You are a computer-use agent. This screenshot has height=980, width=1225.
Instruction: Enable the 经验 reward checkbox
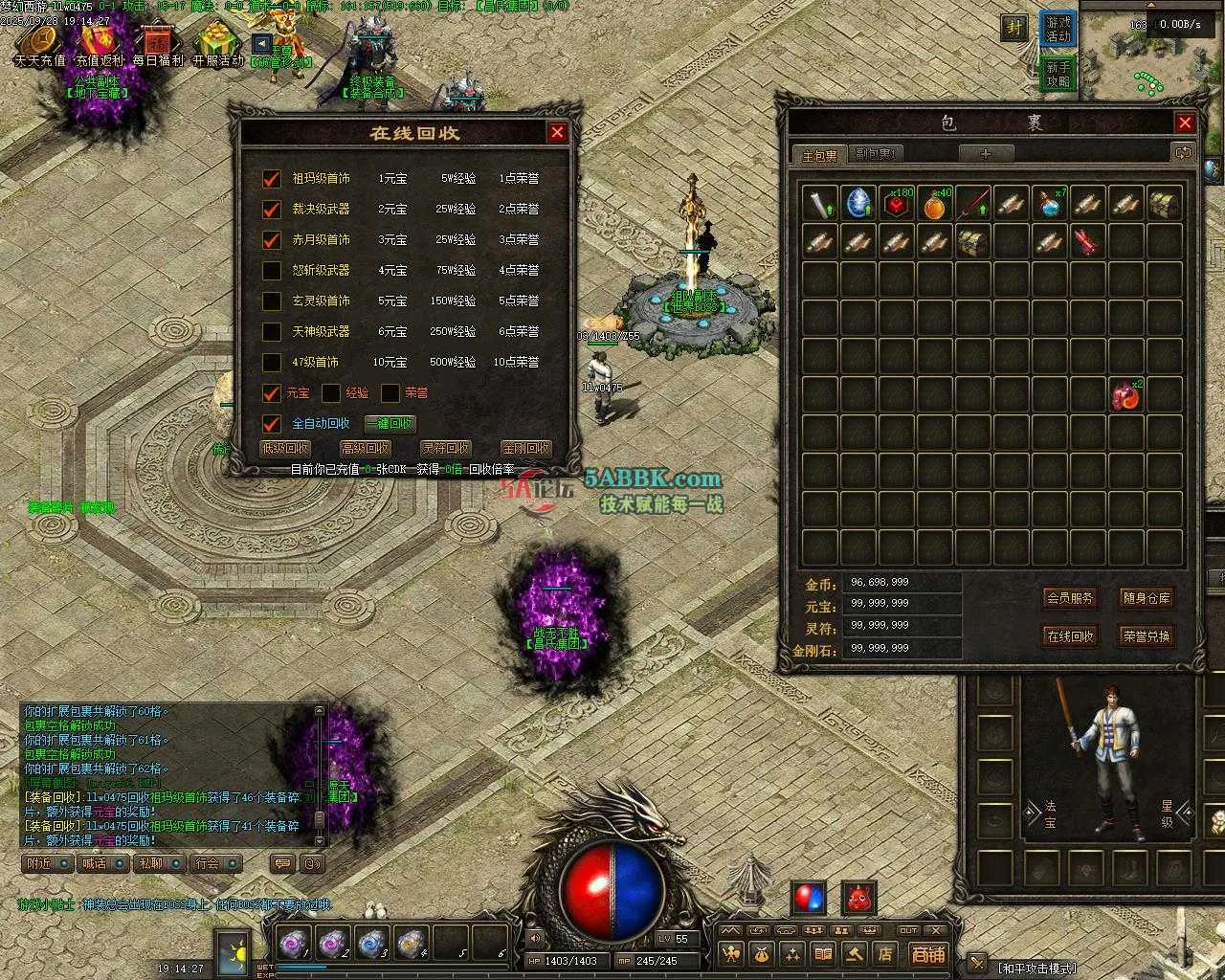click(331, 393)
